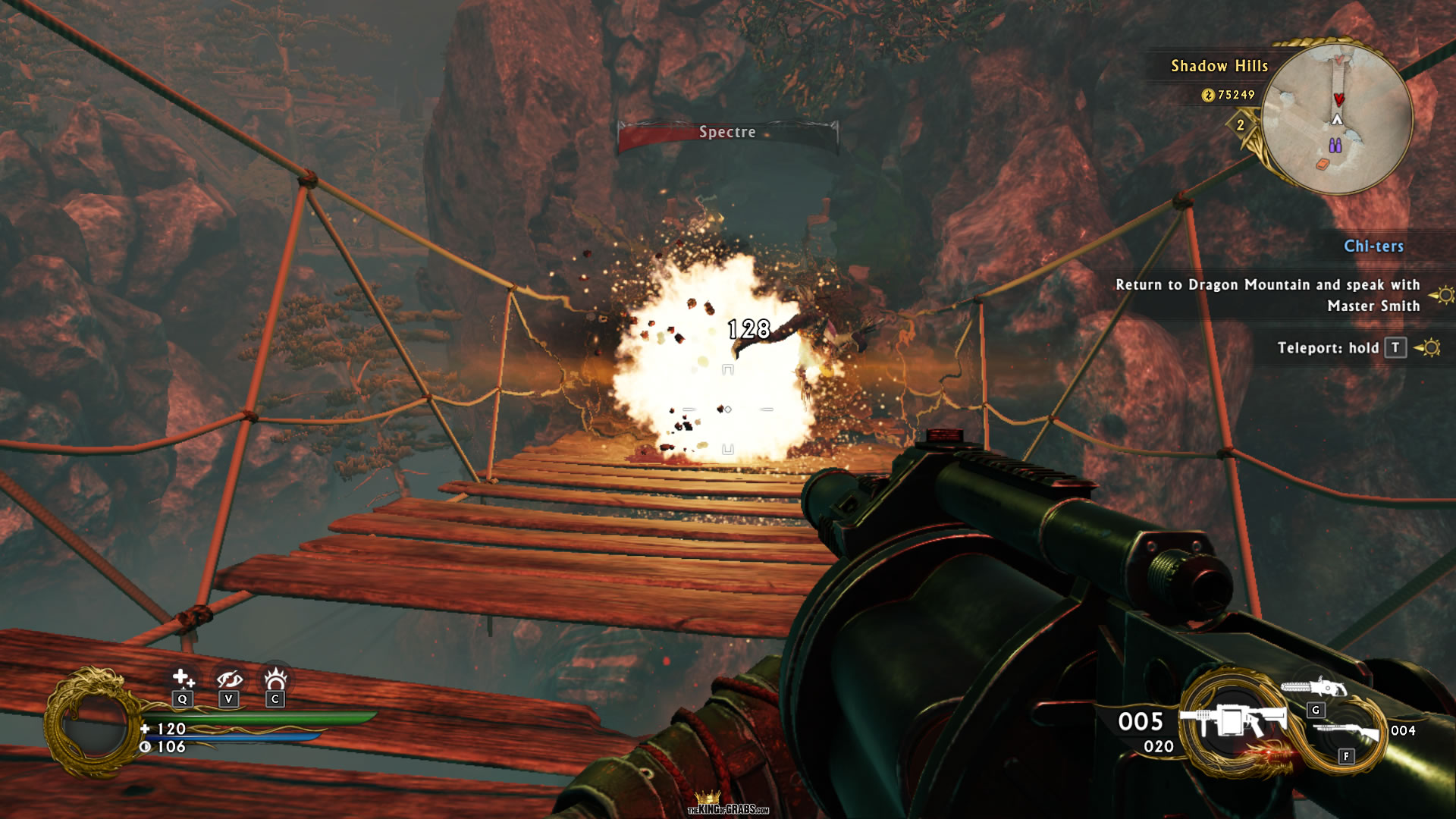This screenshot has height=819, width=1456.
Task: Select the Return to Dragon Mountain objective
Action: click(1267, 295)
